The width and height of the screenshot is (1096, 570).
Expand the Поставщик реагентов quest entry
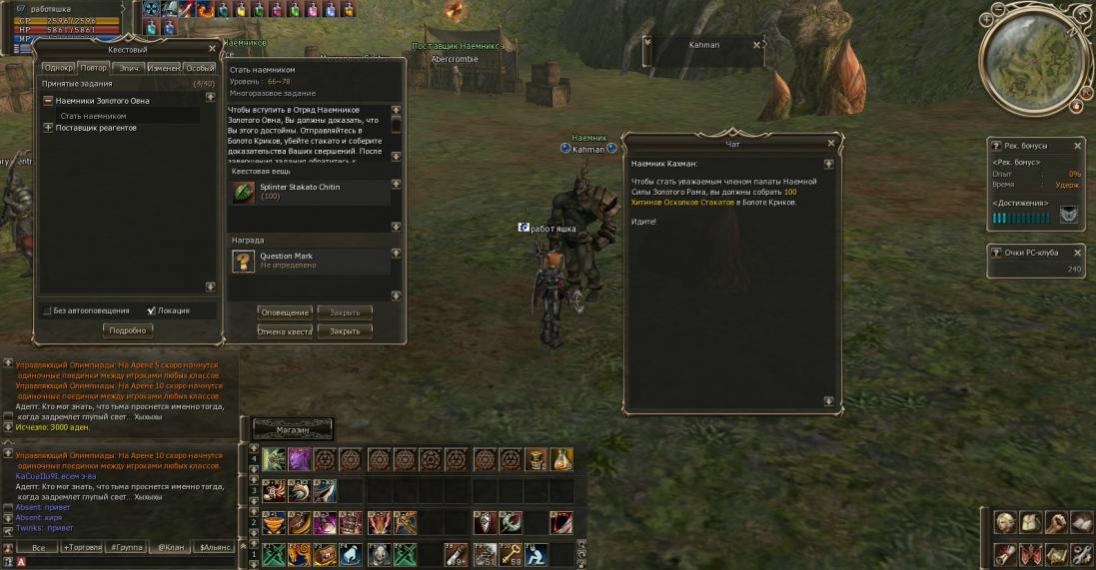(x=48, y=128)
